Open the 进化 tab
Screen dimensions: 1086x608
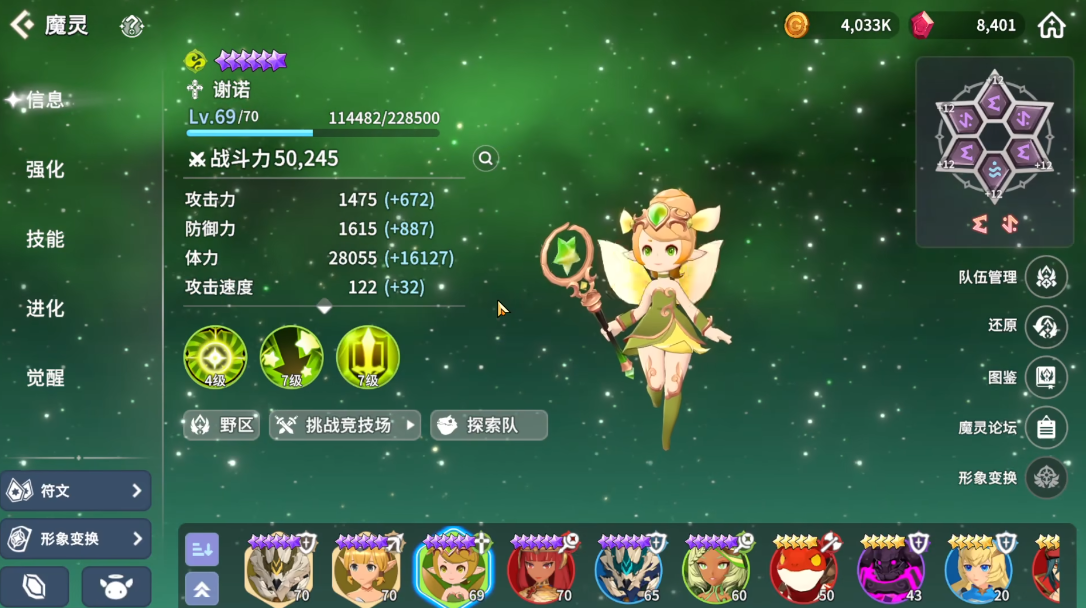coord(45,308)
